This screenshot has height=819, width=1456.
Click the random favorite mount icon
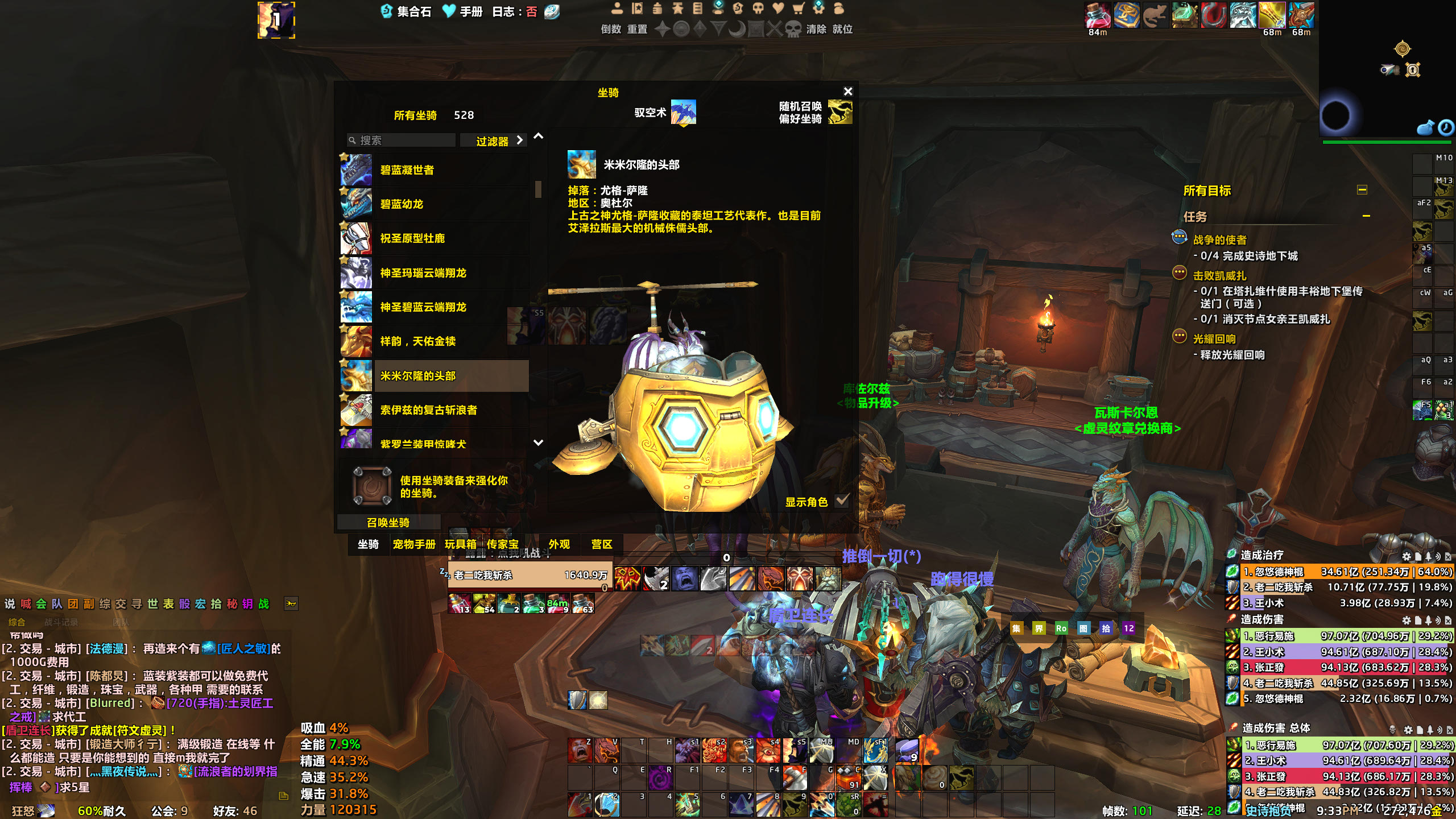[x=840, y=112]
